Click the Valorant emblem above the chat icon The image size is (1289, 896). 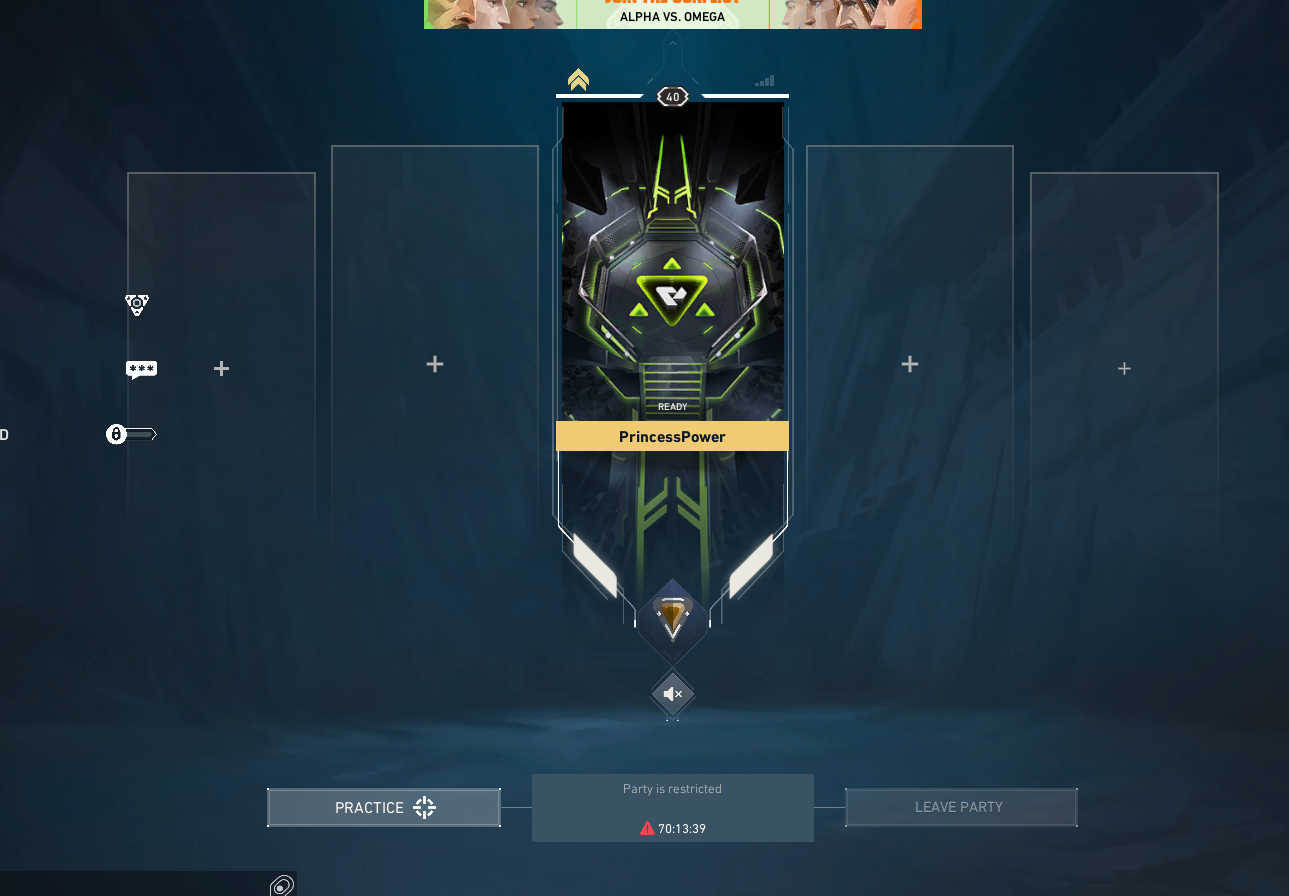pos(137,304)
